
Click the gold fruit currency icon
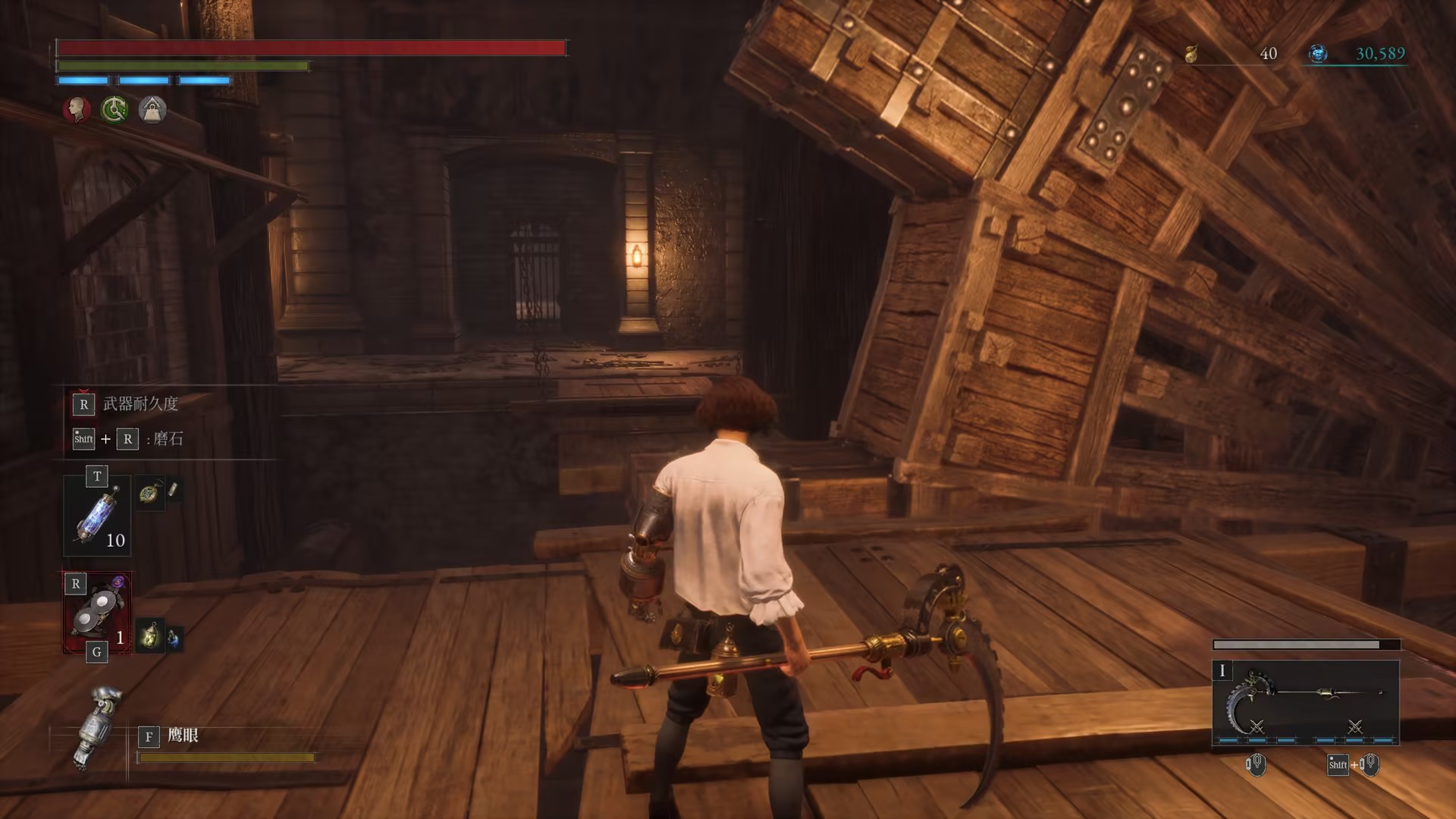[x=1191, y=54]
